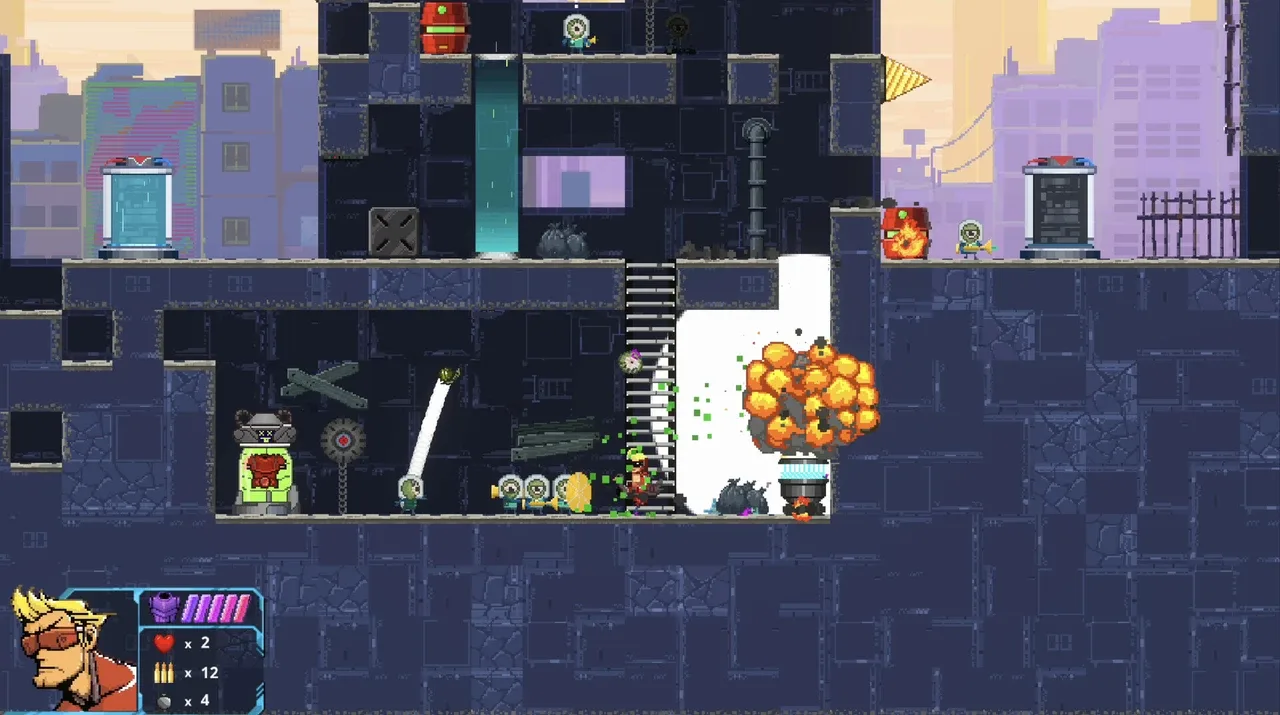Screen dimensions: 1280x715
Task: Click the grenade icon in the HUD
Action: (163, 700)
